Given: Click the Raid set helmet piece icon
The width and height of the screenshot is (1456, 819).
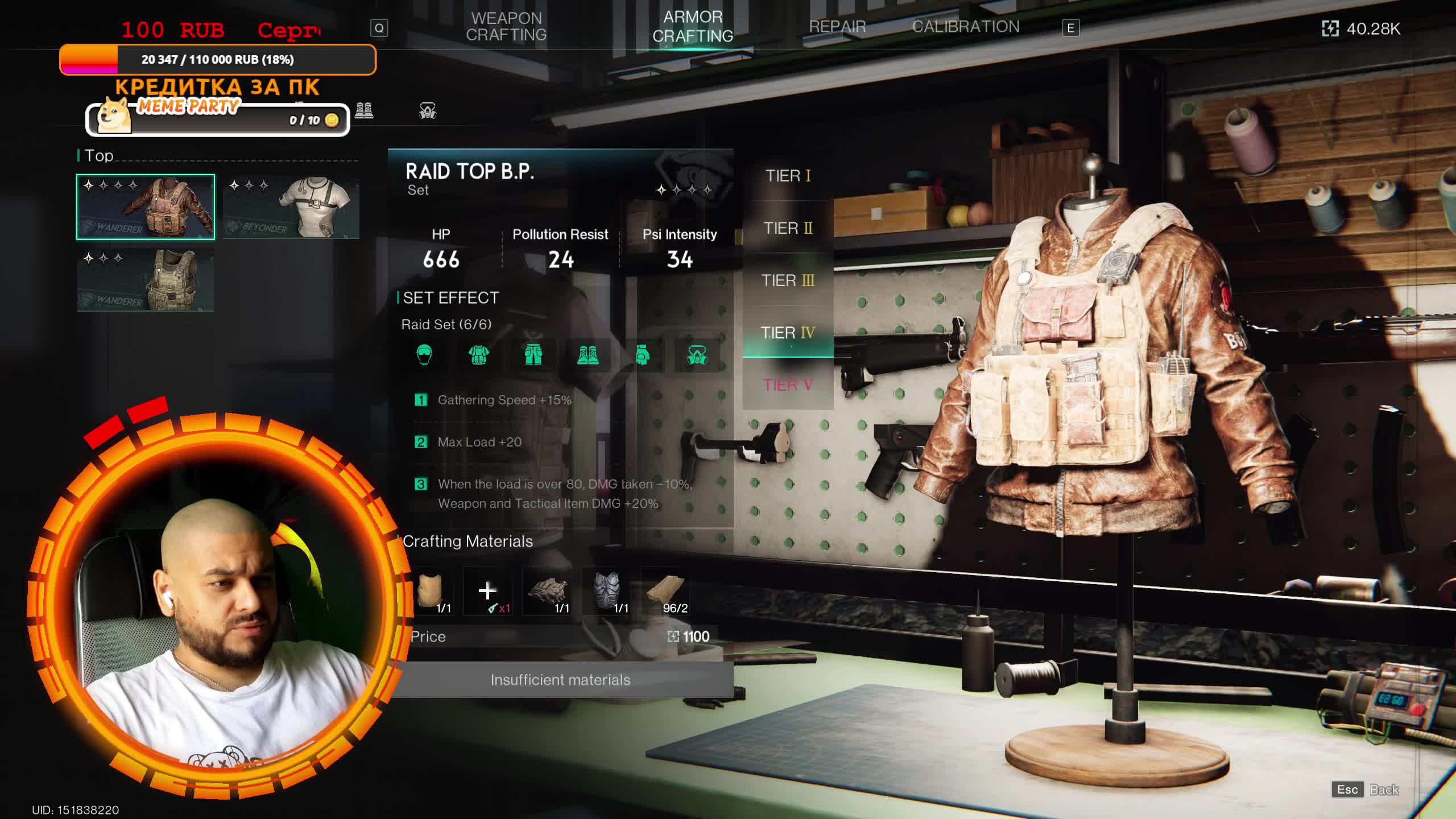Looking at the screenshot, I should tap(424, 355).
